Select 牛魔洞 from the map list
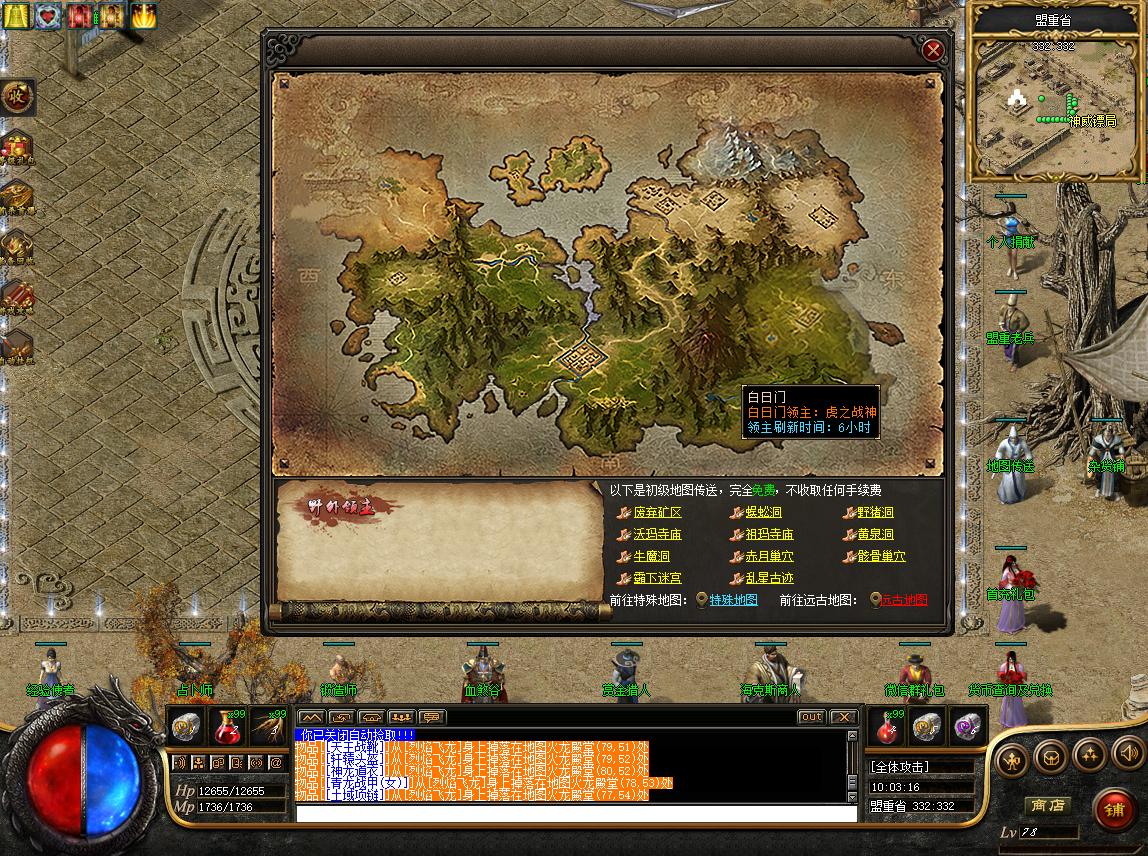Image resolution: width=1148 pixels, height=856 pixels. tap(651, 556)
